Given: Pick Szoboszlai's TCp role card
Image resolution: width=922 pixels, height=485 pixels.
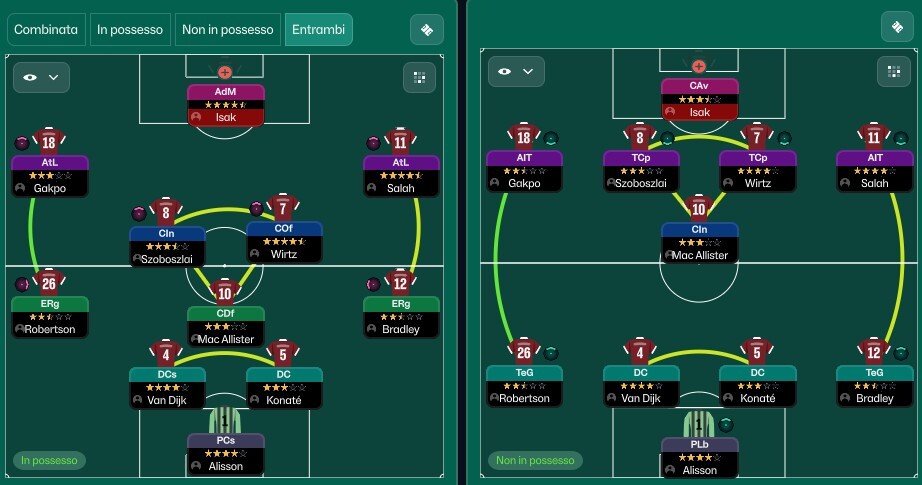Looking at the screenshot, I should [641, 171].
